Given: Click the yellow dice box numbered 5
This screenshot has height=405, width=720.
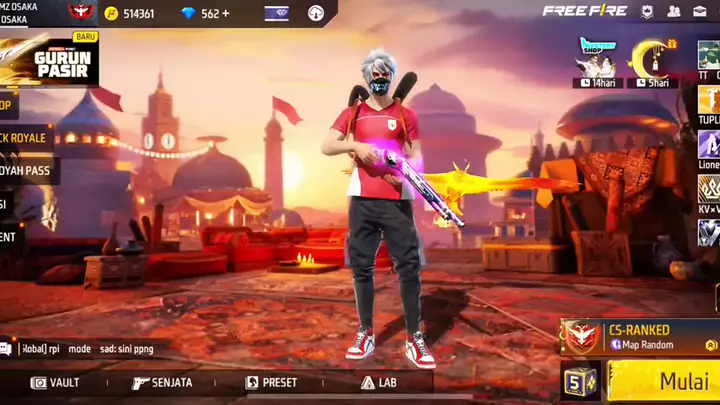Looking at the screenshot, I should coord(580,381).
